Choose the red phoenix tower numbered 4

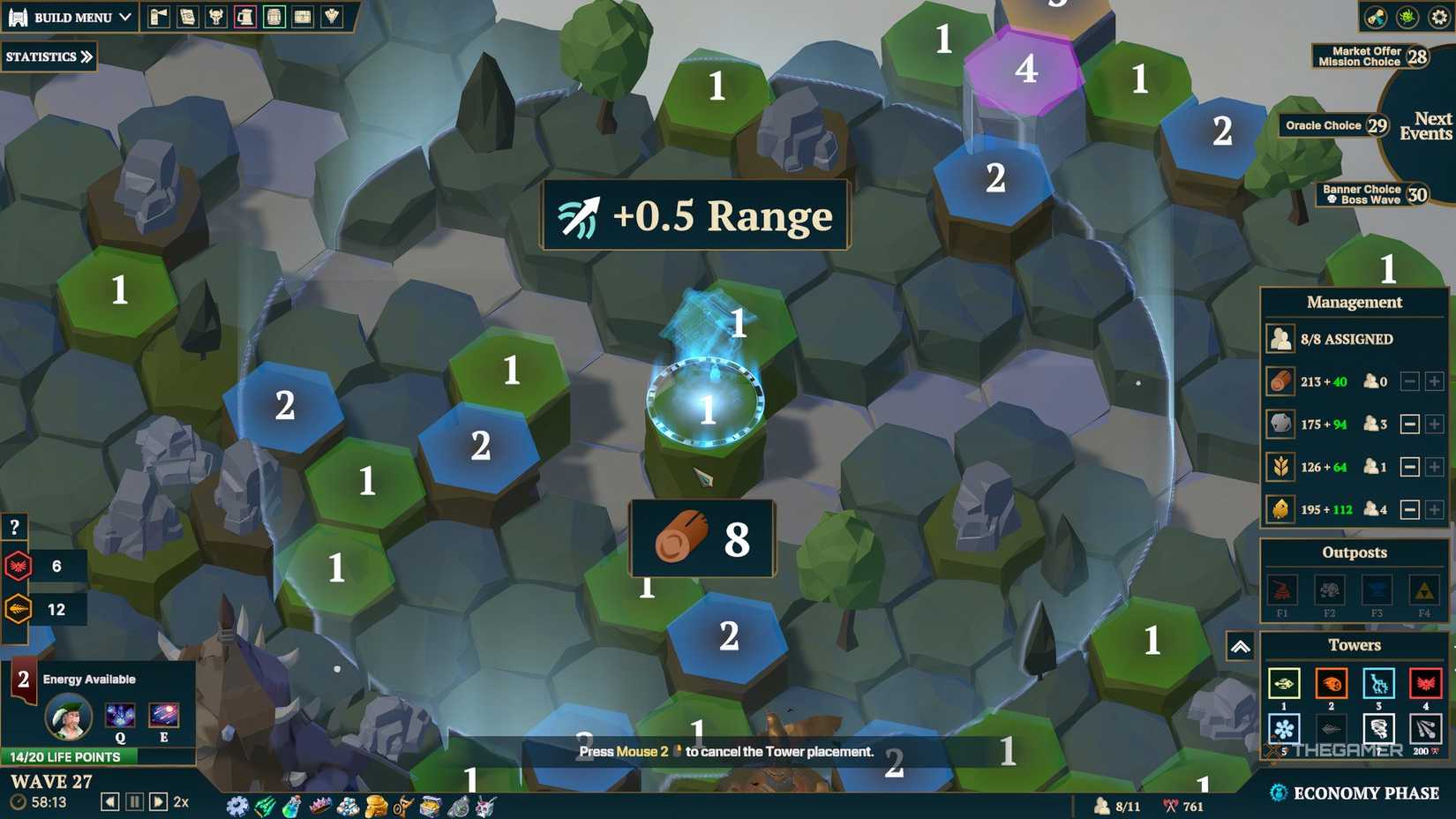1426,683
